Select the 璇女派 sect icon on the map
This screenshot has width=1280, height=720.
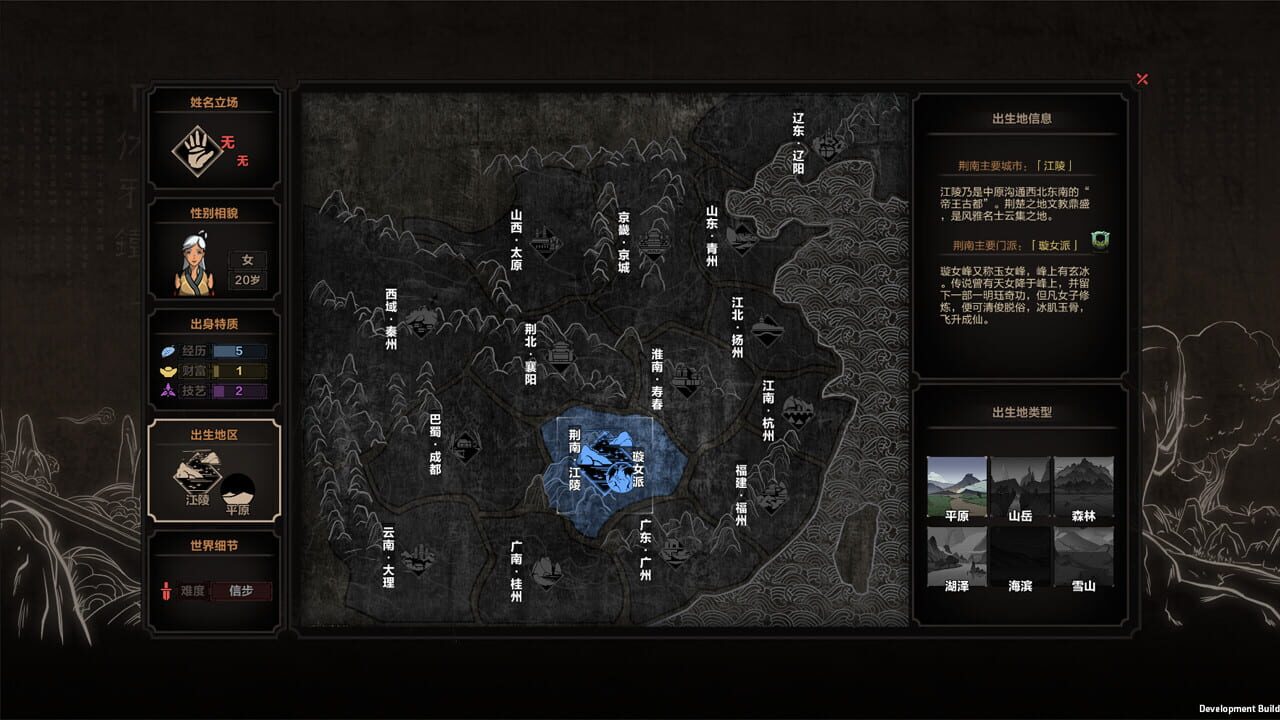(620, 477)
